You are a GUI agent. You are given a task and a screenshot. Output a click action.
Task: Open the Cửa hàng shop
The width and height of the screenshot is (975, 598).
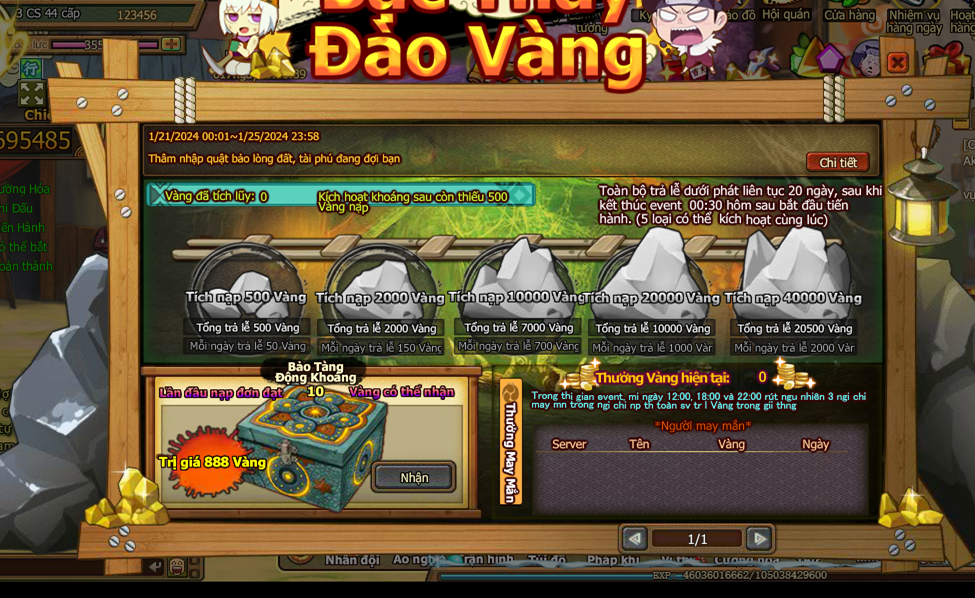(x=849, y=15)
